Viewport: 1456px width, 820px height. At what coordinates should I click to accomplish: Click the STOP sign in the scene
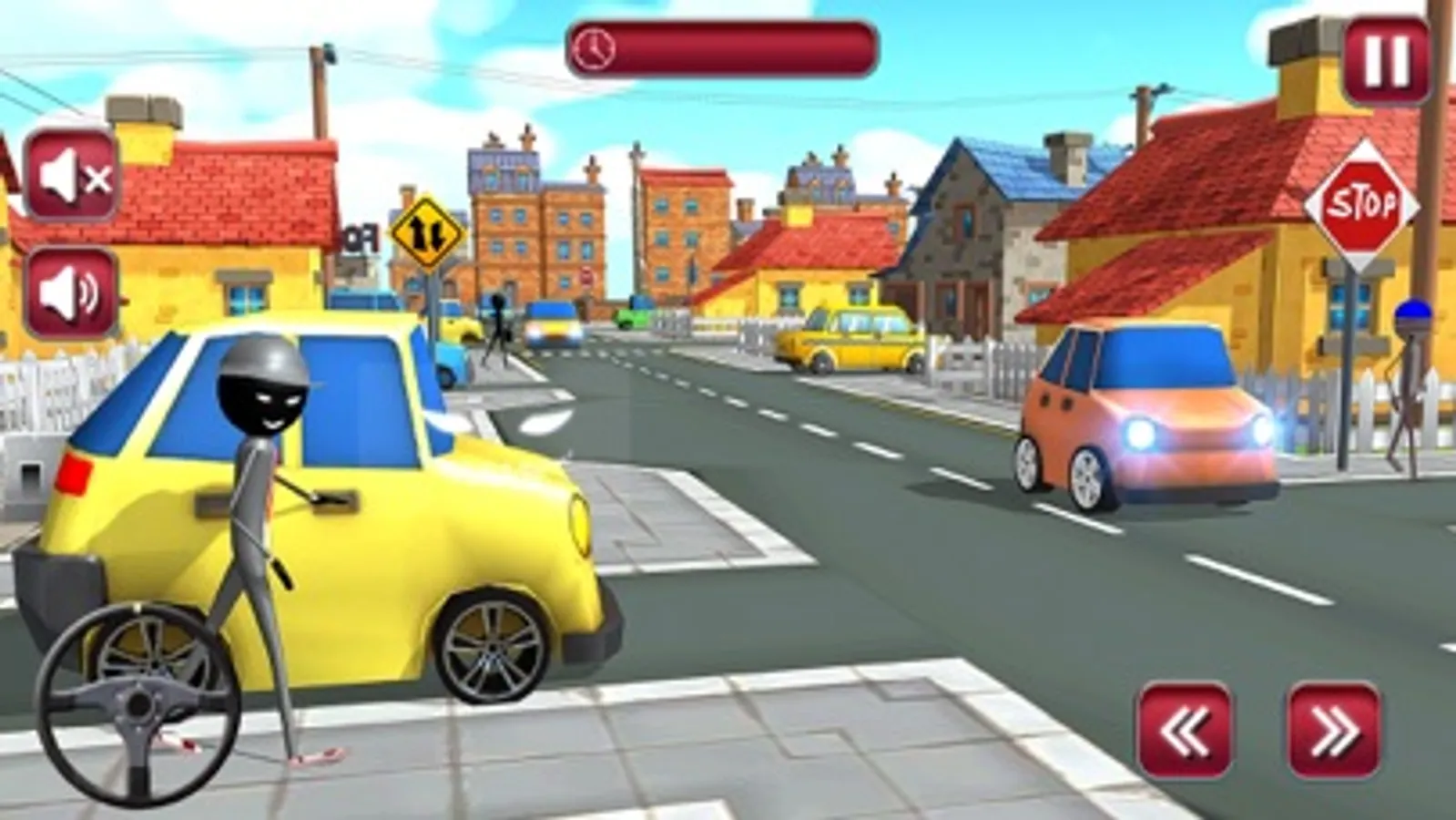[x=1363, y=202]
